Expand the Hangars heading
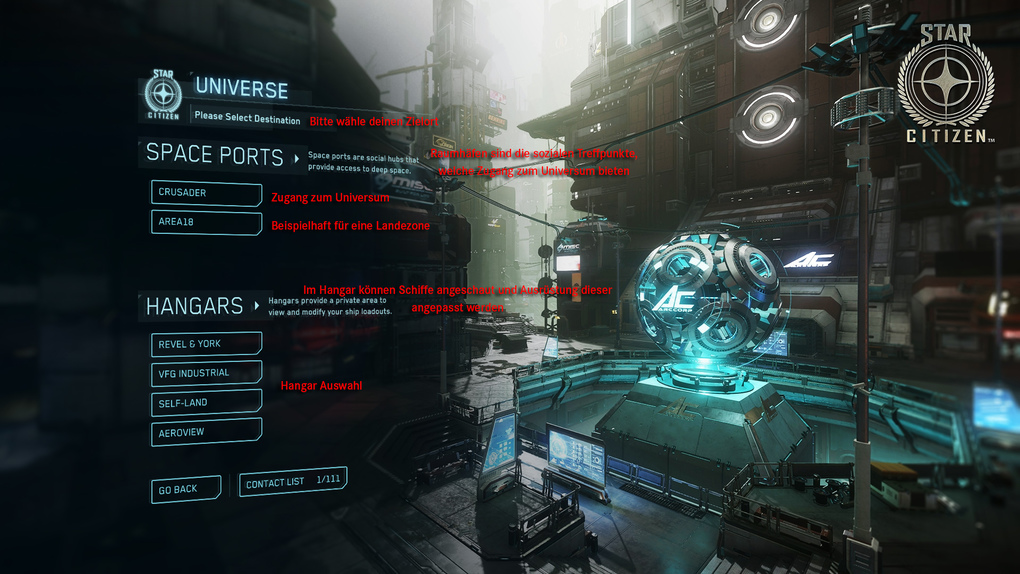The width and height of the screenshot is (1020, 574). coord(203,306)
